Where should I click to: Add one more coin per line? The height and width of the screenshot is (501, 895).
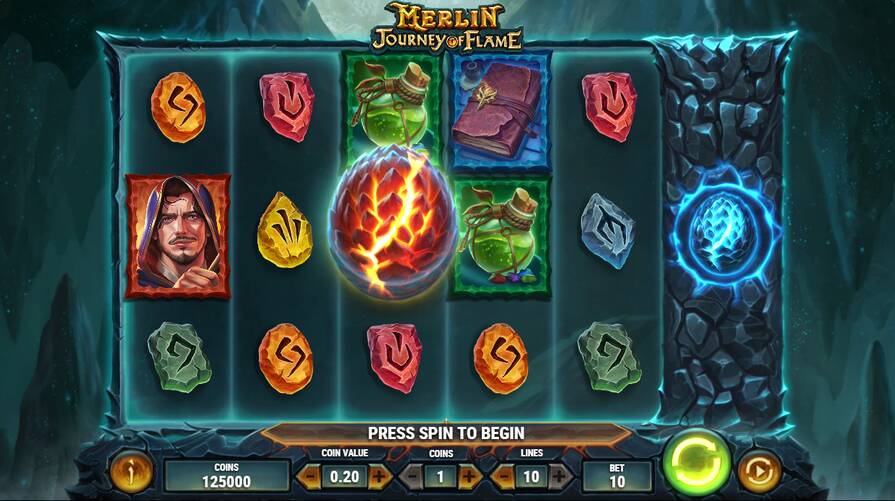pyautogui.click(x=468, y=476)
